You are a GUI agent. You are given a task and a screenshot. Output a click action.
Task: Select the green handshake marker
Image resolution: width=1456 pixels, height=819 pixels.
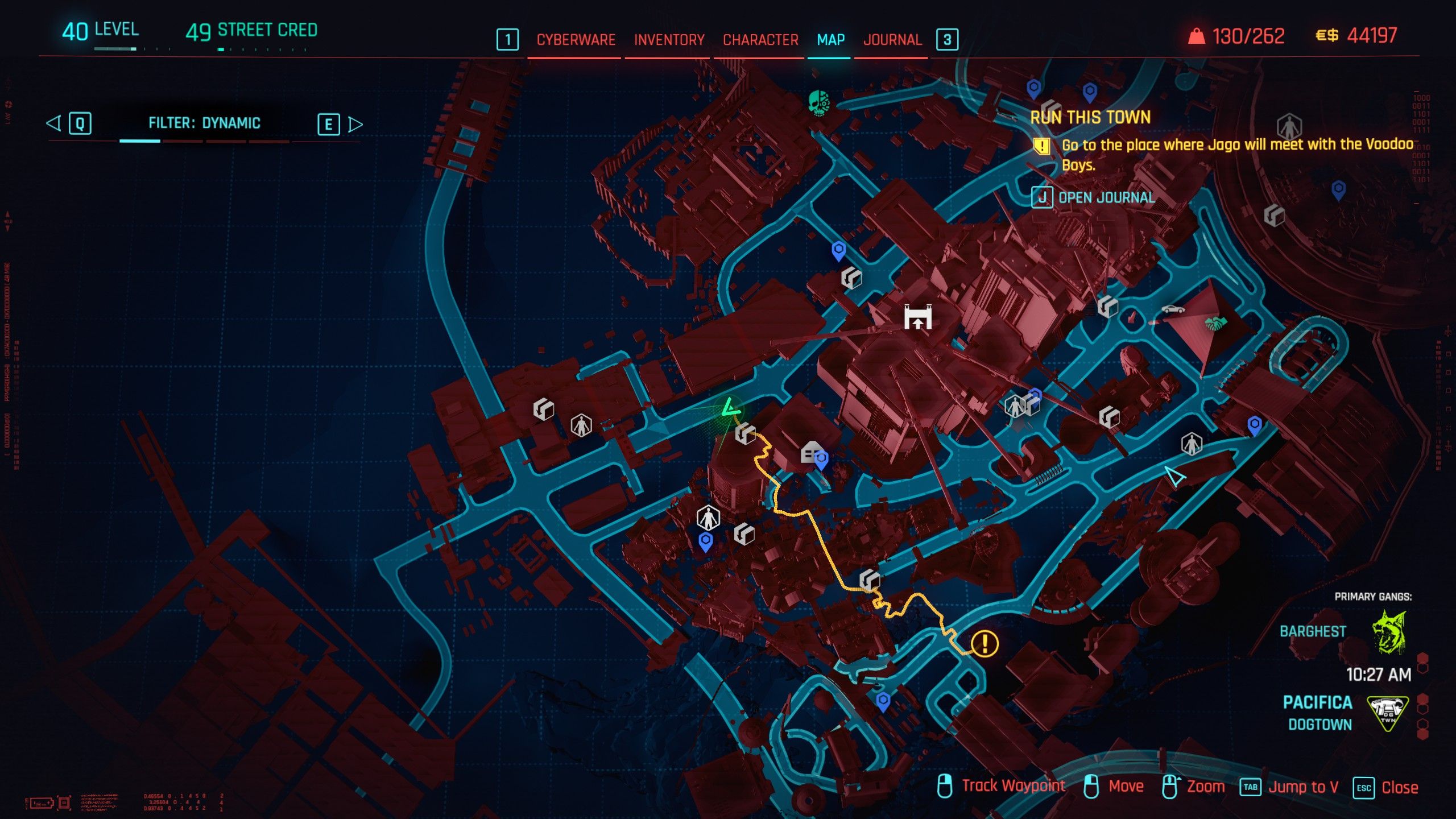pyautogui.click(x=1215, y=324)
